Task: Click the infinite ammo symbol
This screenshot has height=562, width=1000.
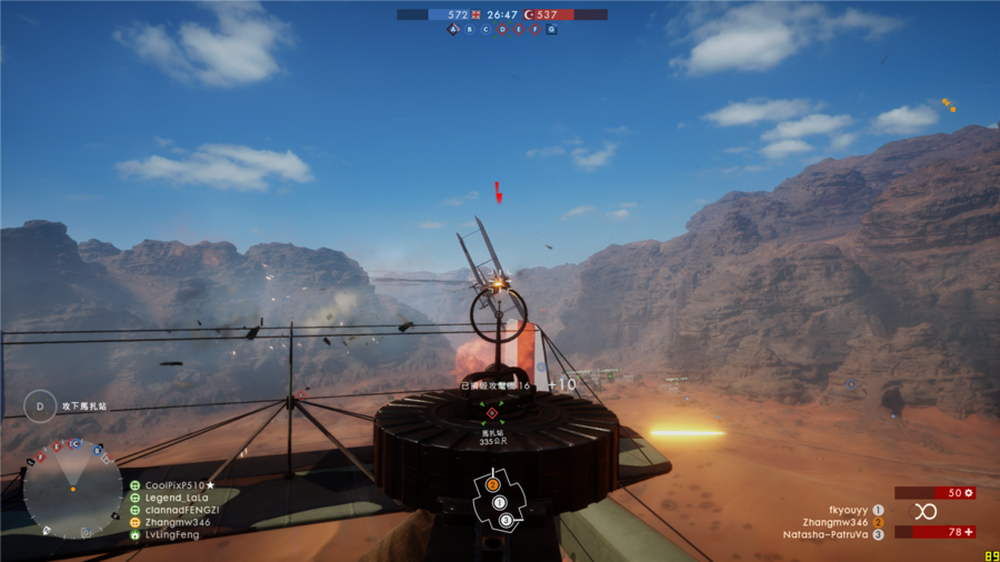Action: [x=927, y=511]
